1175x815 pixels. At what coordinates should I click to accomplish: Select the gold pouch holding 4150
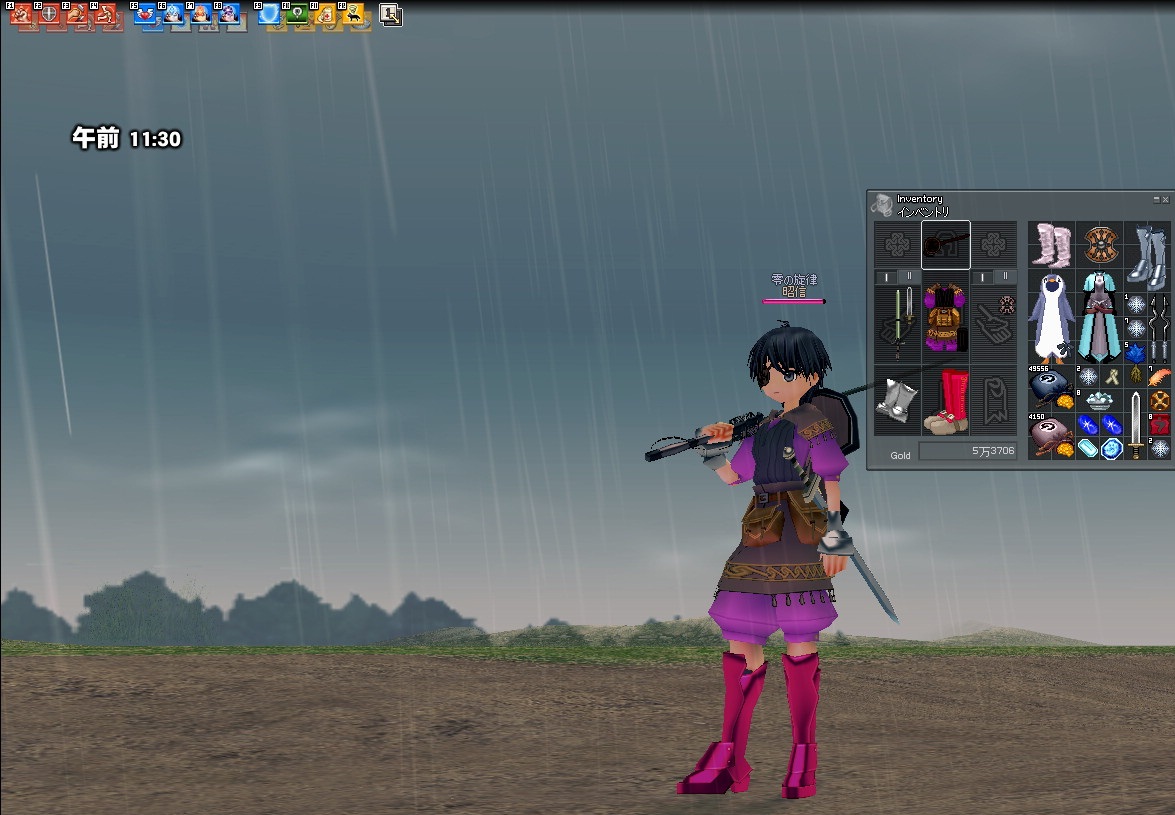(1051, 436)
